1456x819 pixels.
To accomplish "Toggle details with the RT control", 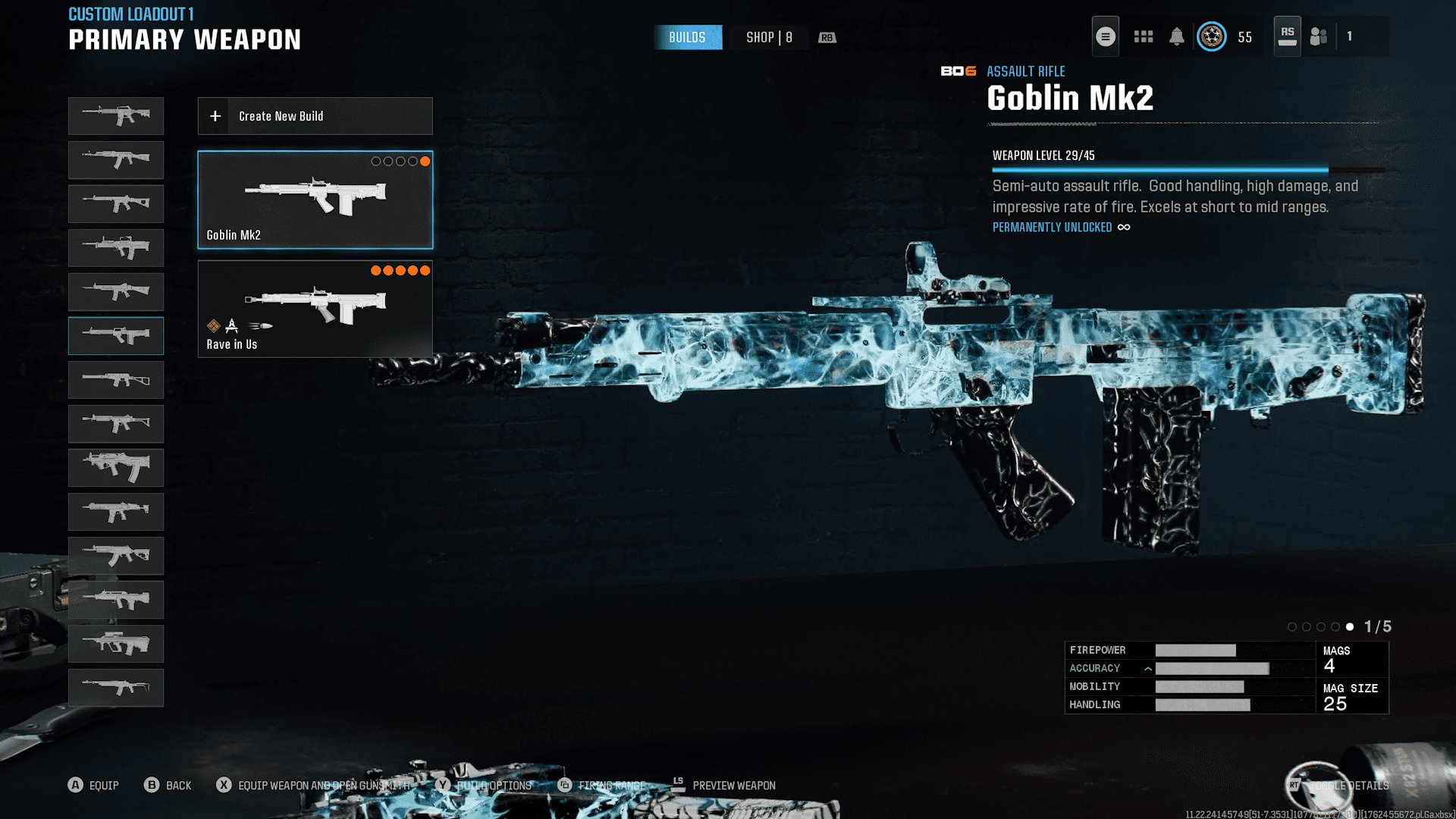I will pos(1294,786).
